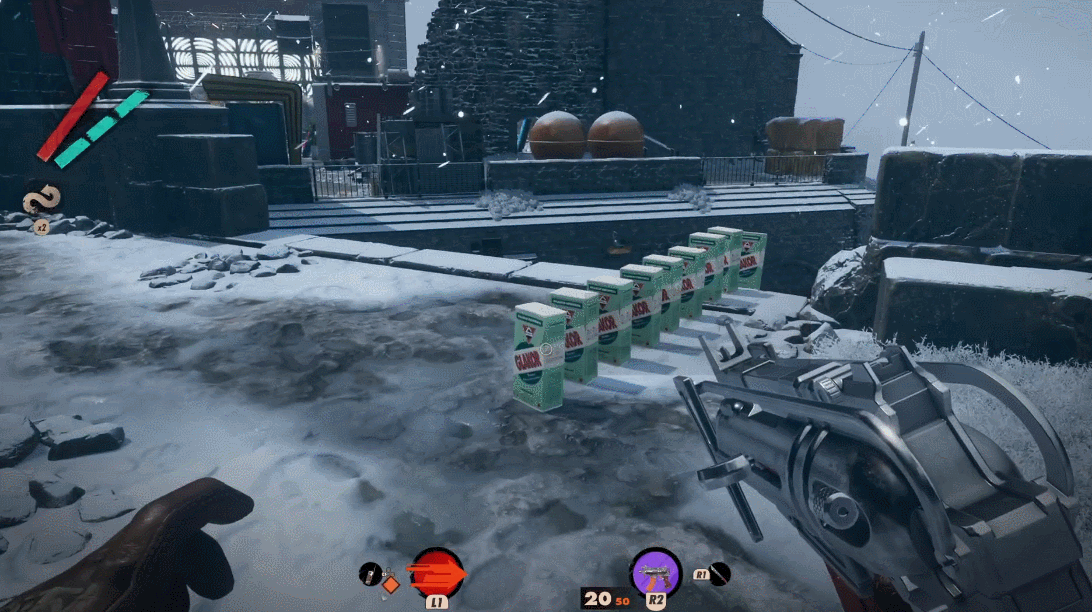The height and width of the screenshot is (612, 1092).
Task: Click the Reprise charges icon
Action: 41,199
